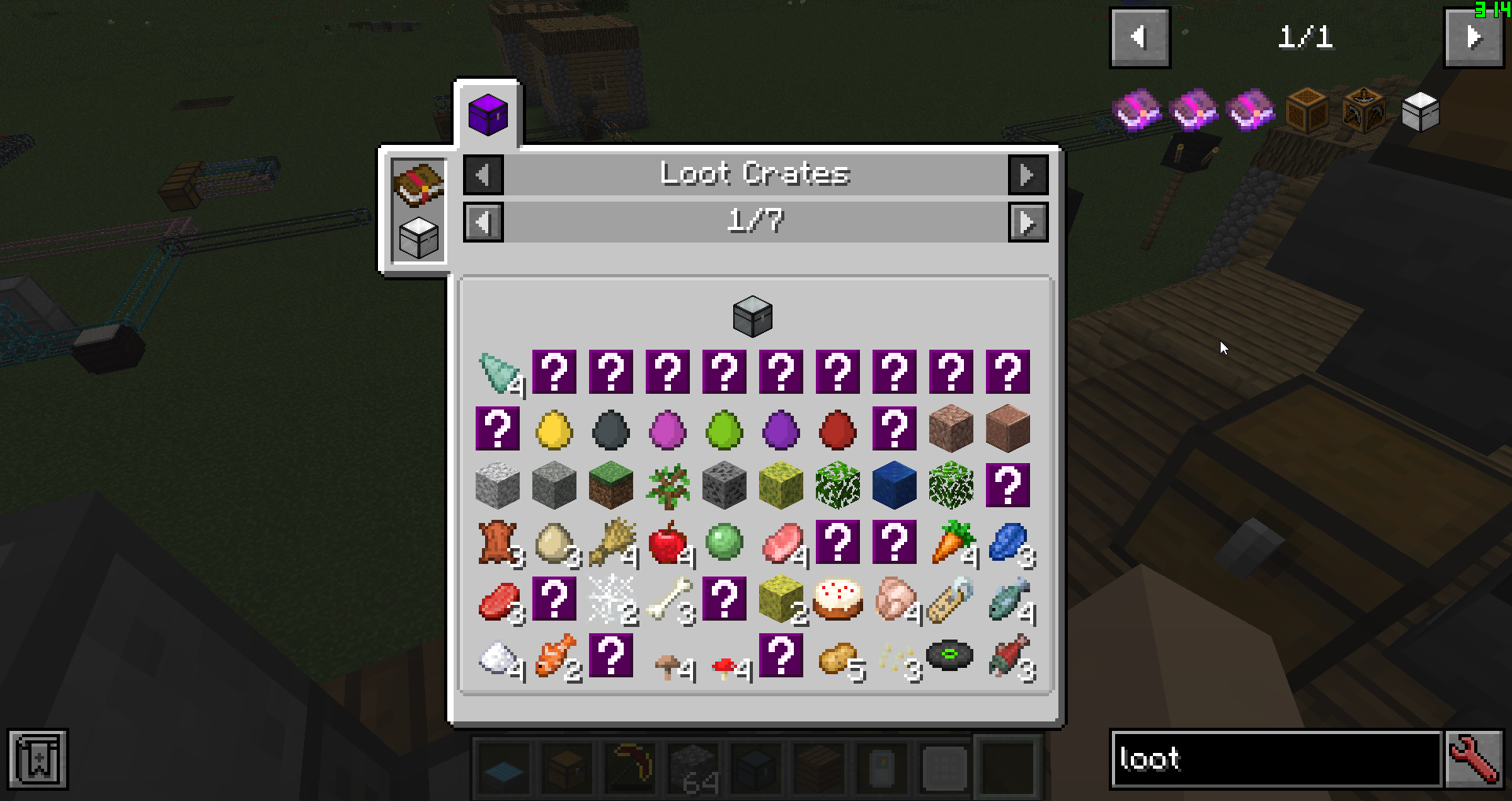Select the carrot loot slot
The image size is (1512, 801).
coord(951,543)
